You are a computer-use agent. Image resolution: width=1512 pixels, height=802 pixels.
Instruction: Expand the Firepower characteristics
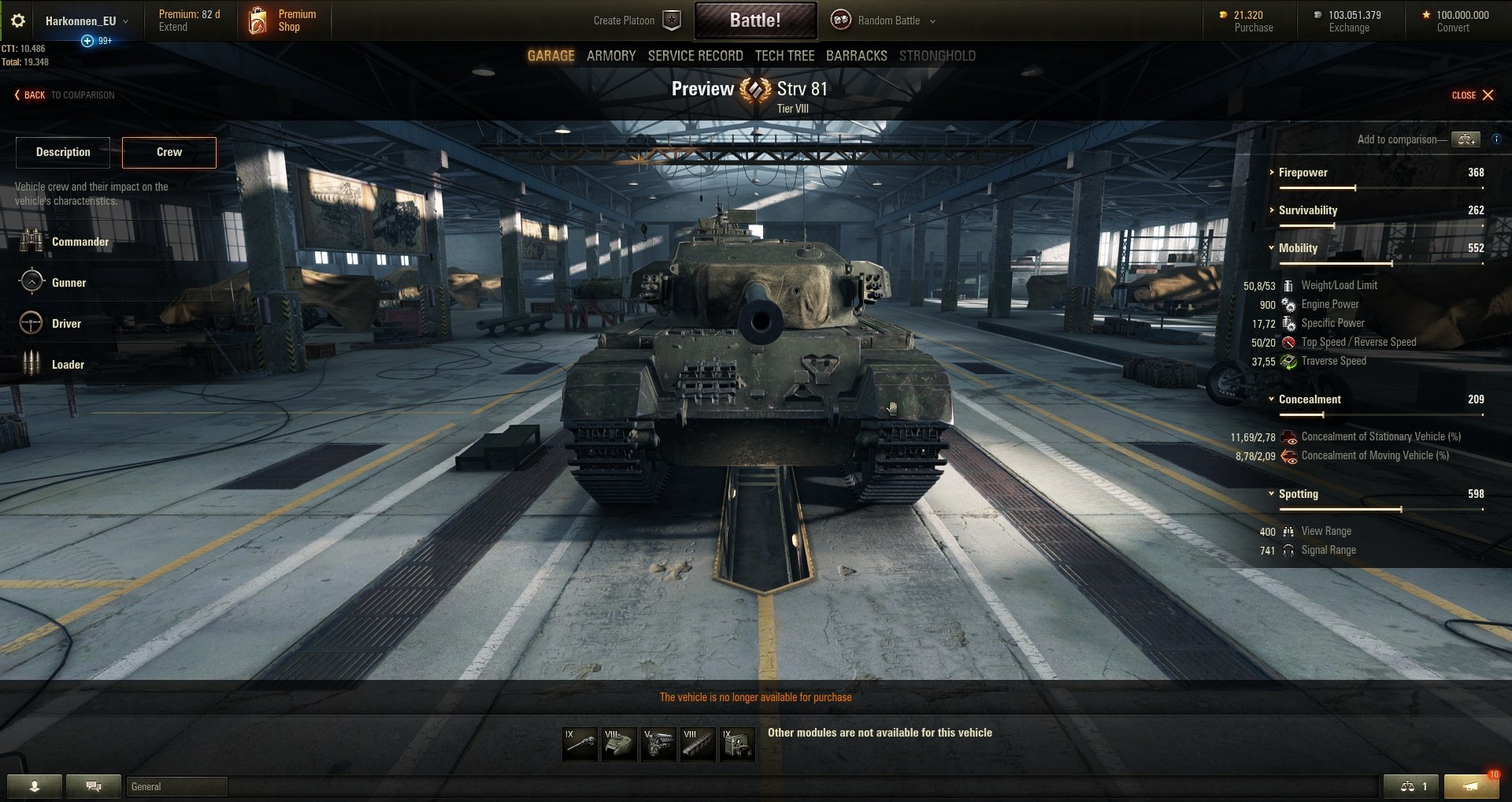tap(1303, 173)
